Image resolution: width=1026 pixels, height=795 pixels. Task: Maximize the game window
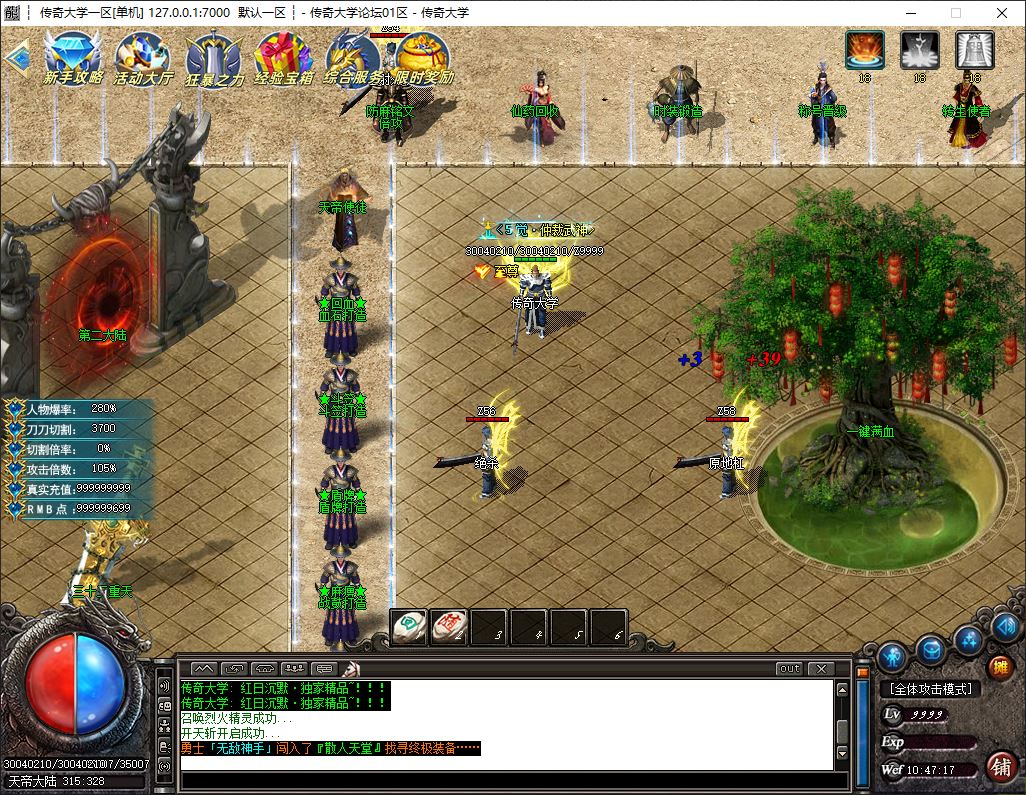point(955,13)
